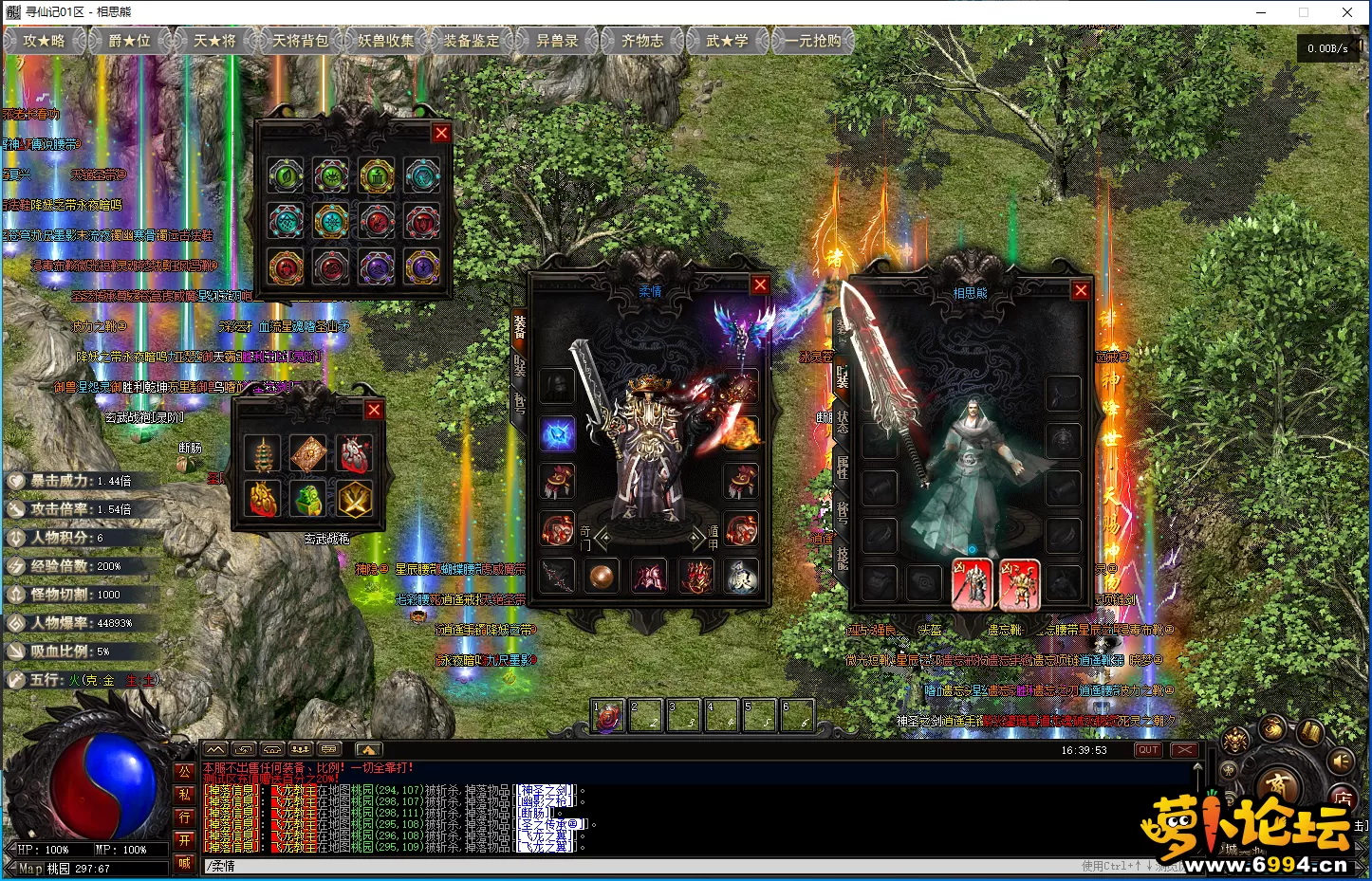1372x881 pixels.
Task: Open the 武★学 martial arts menu
Action: [x=727, y=41]
